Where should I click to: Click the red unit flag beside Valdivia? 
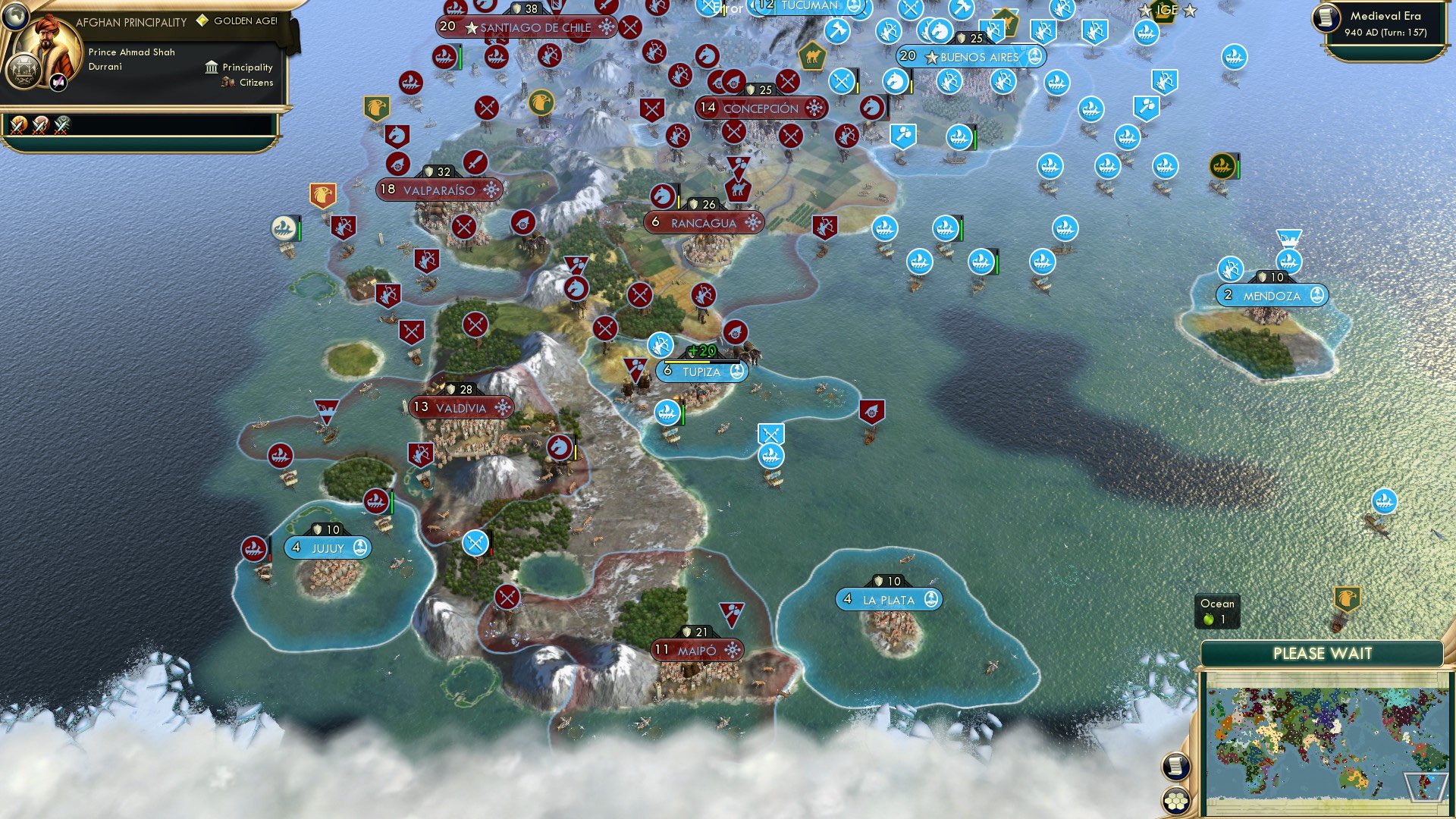[421, 453]
